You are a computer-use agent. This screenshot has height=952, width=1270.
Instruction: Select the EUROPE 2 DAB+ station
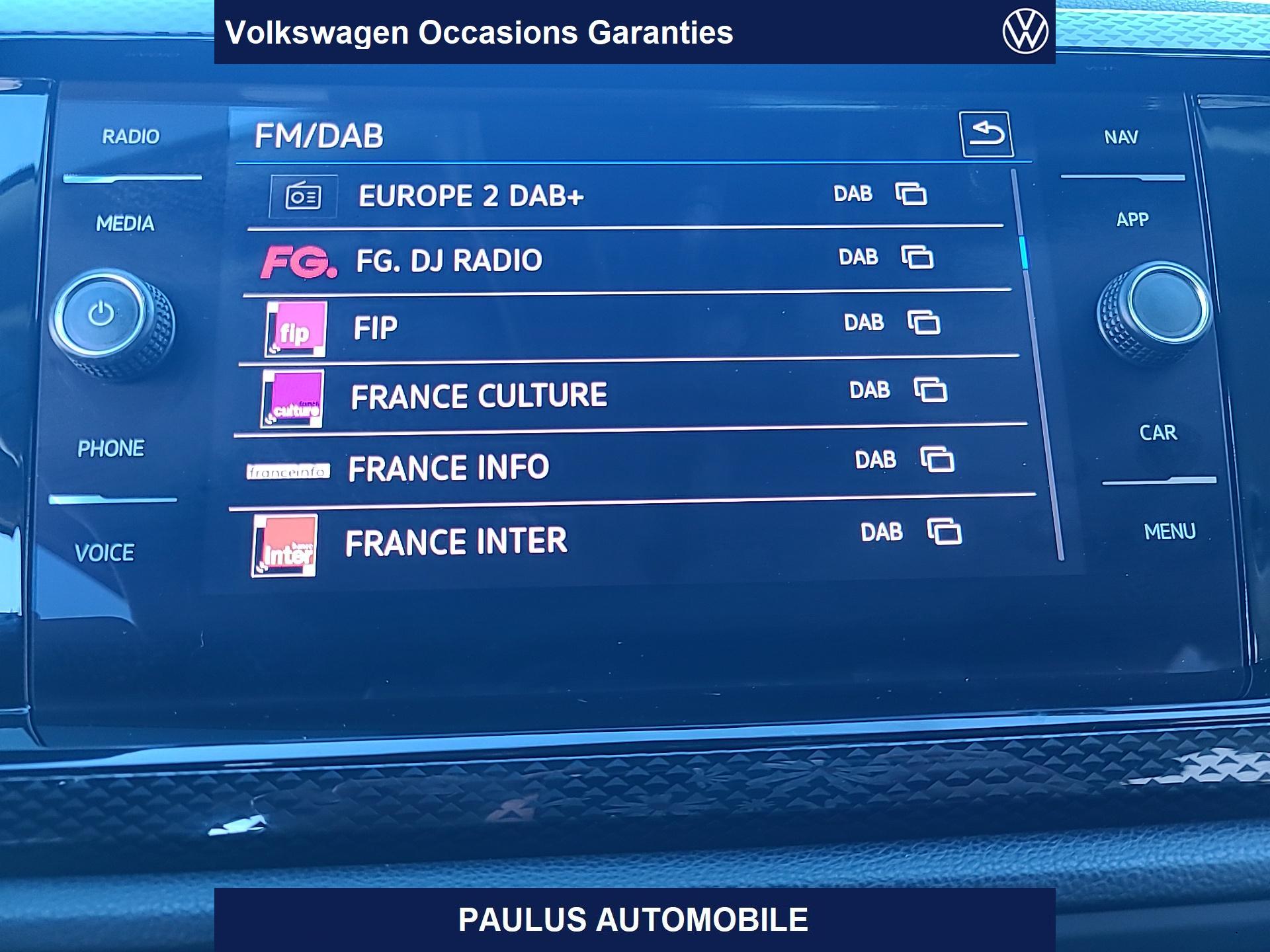pos(471,196)
